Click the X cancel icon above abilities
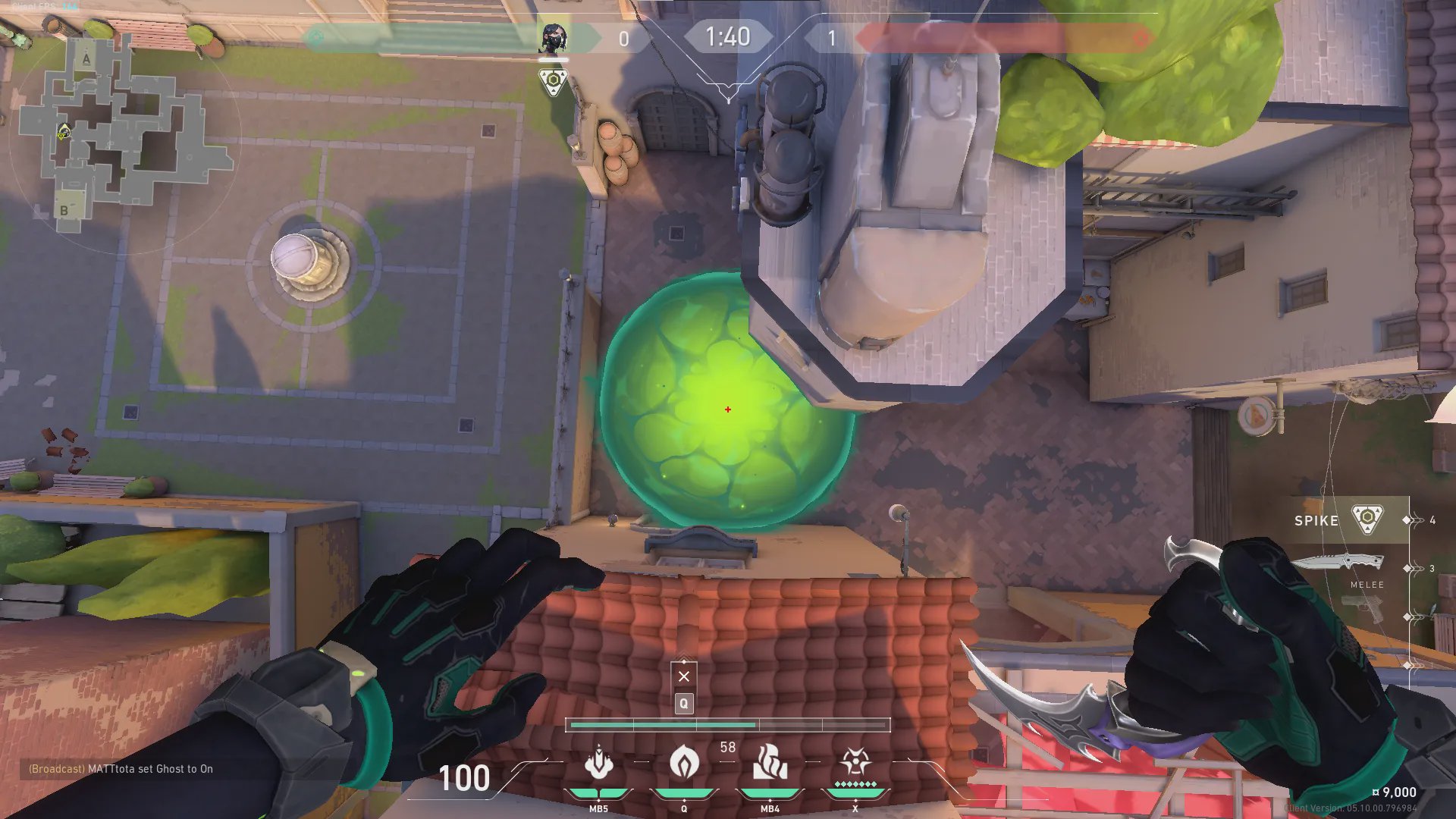The height and width of the screenshot is (819, 1456). 684,676
